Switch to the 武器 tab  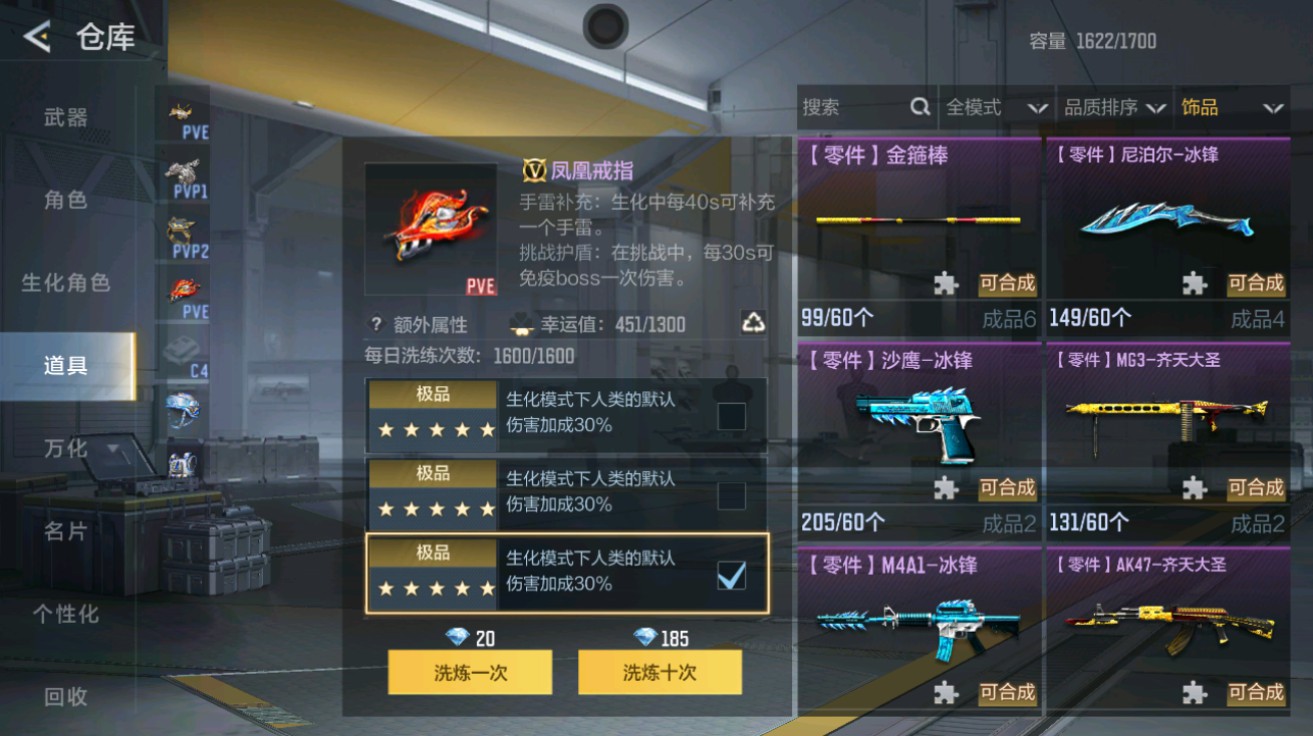click(x=65, y=115)
